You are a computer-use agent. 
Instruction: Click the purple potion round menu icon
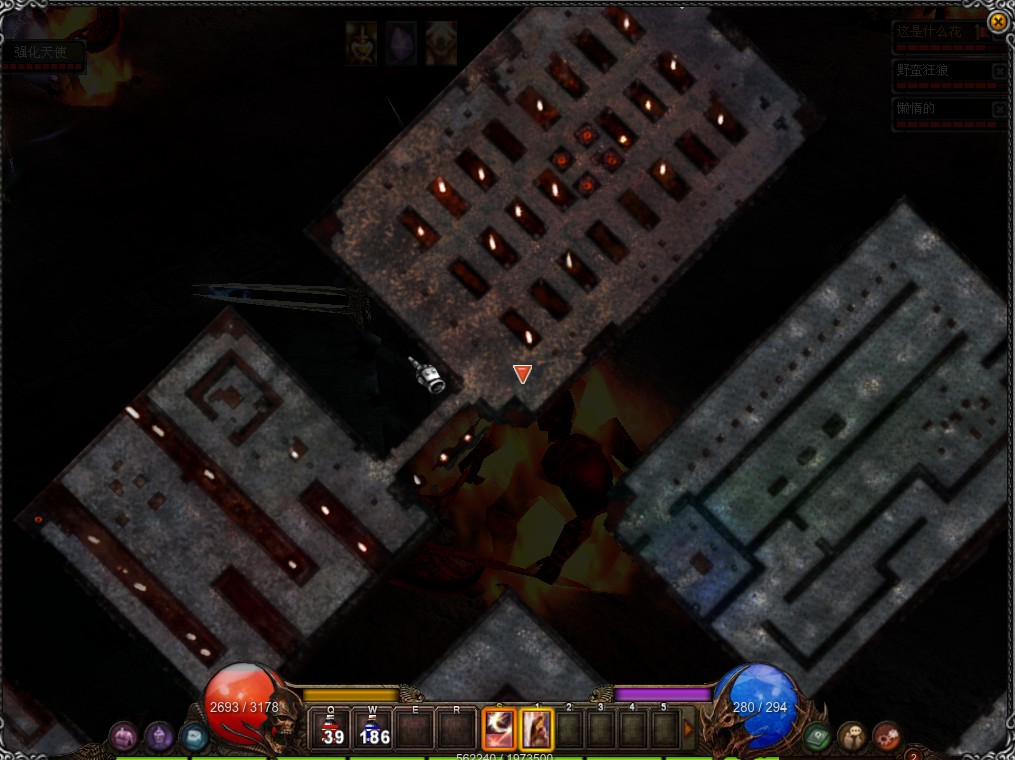159,737
